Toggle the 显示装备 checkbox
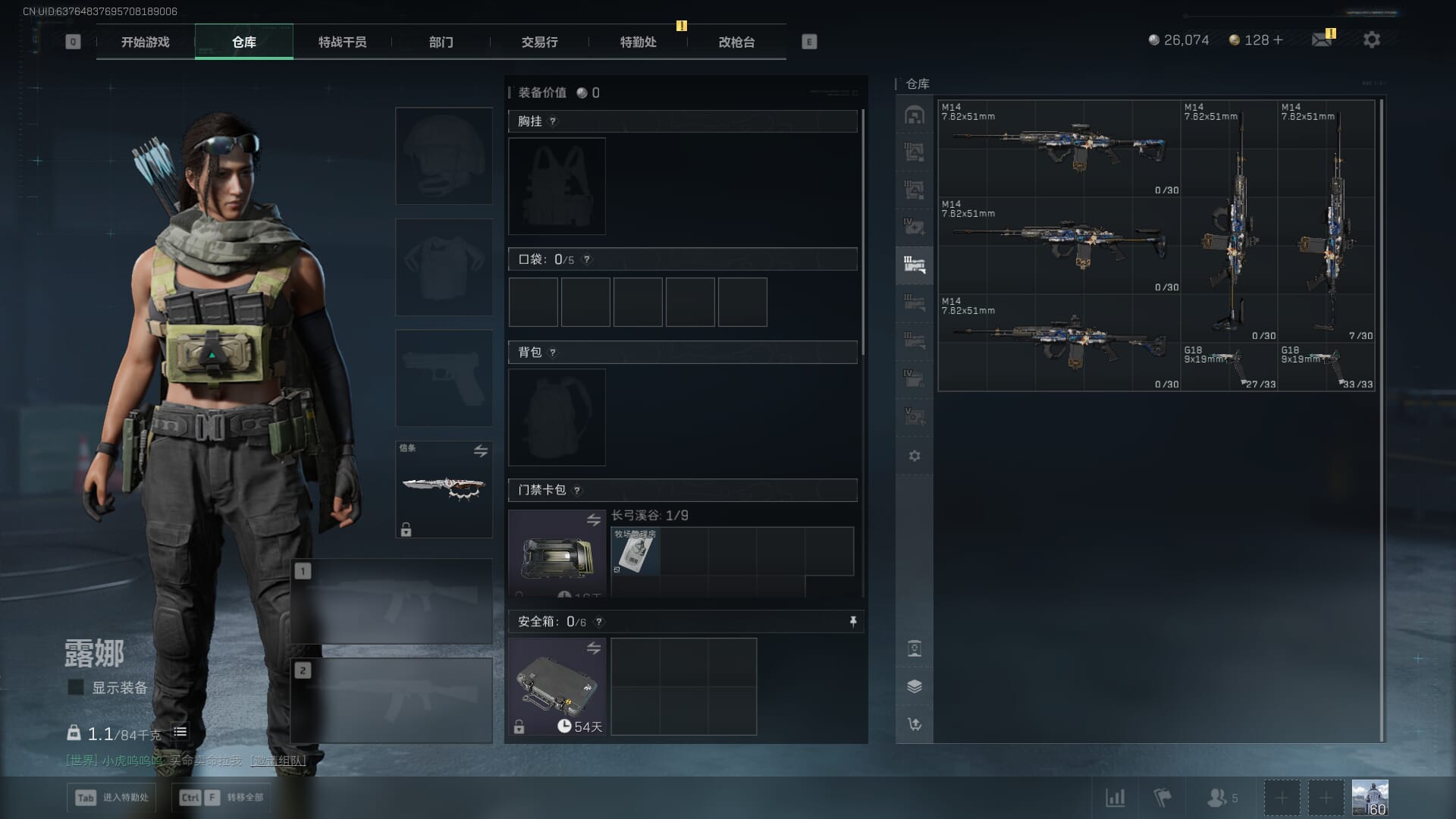The image size is (1456, 819). coord(76,687)
